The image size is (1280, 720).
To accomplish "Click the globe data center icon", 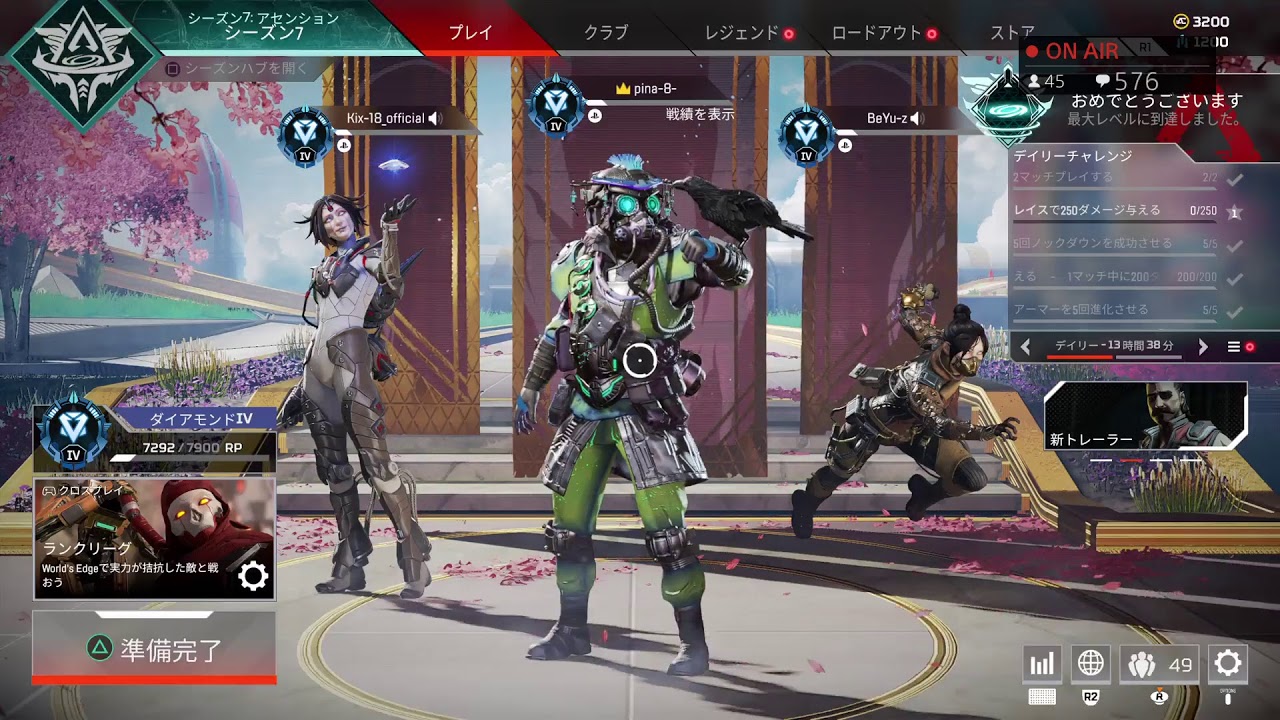I will coord(1091,664).
